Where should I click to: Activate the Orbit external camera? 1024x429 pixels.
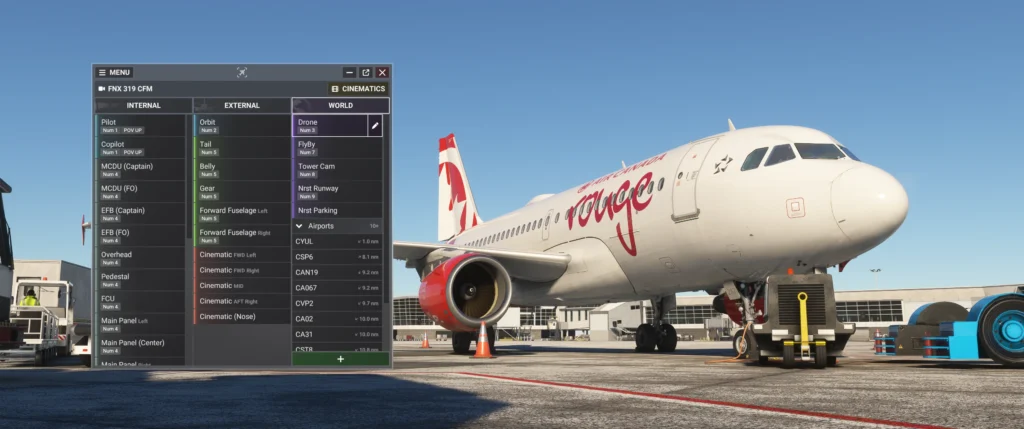tap(240, 125)
